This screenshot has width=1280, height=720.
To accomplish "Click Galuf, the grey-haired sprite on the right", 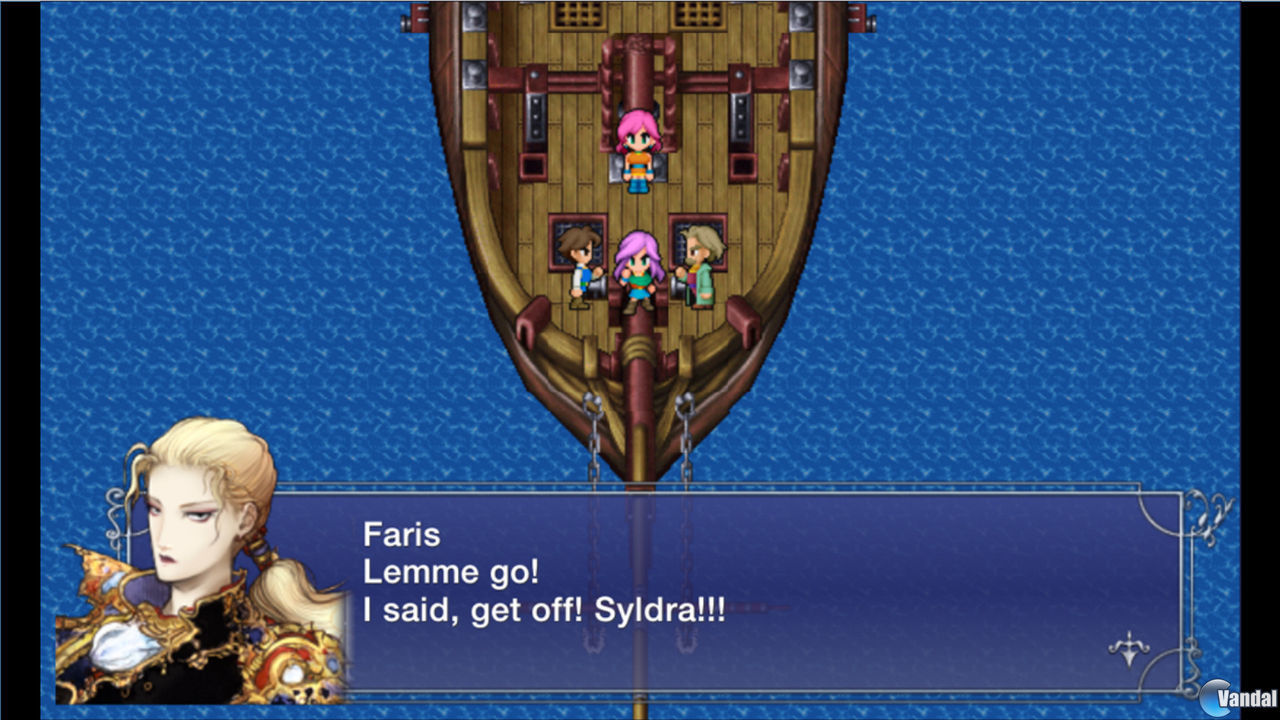I will point(700,262).
